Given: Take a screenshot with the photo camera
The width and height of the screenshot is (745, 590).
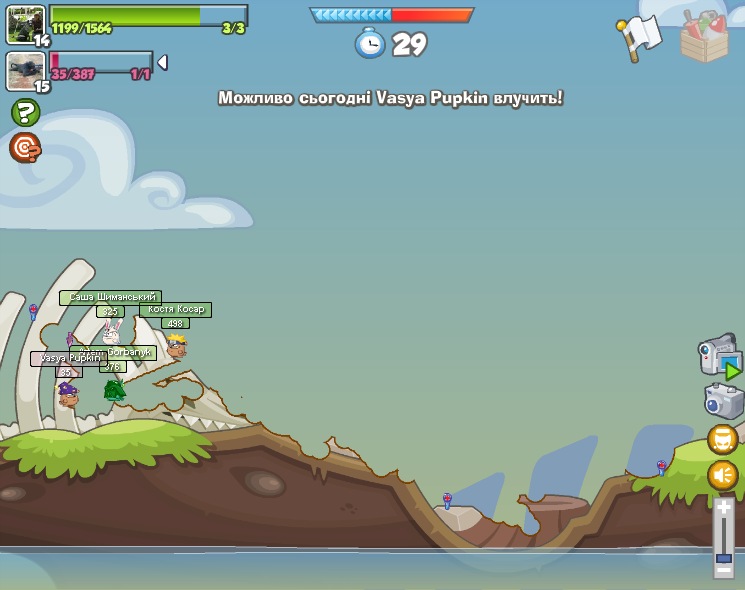Looking at the screenshot, I should pyautogui.click(x=723, y=401).
